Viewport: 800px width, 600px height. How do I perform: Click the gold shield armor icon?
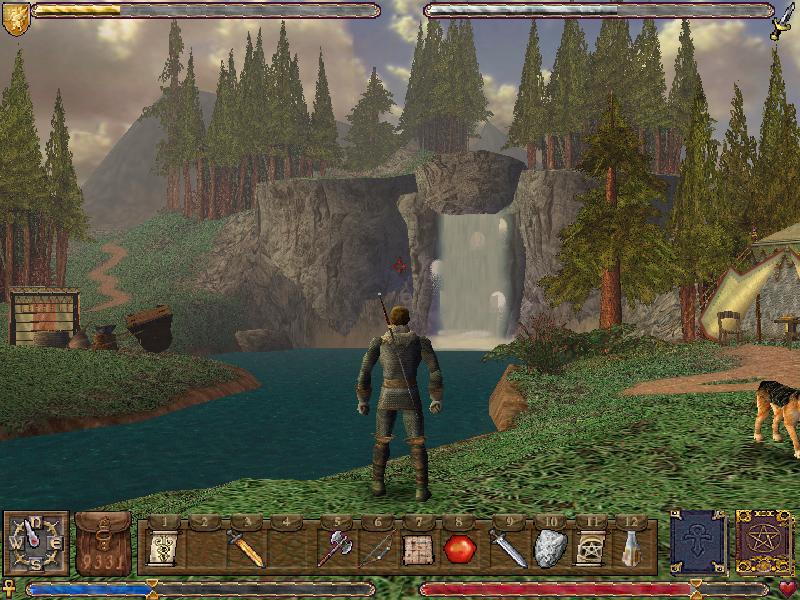(x=15, y=19)
